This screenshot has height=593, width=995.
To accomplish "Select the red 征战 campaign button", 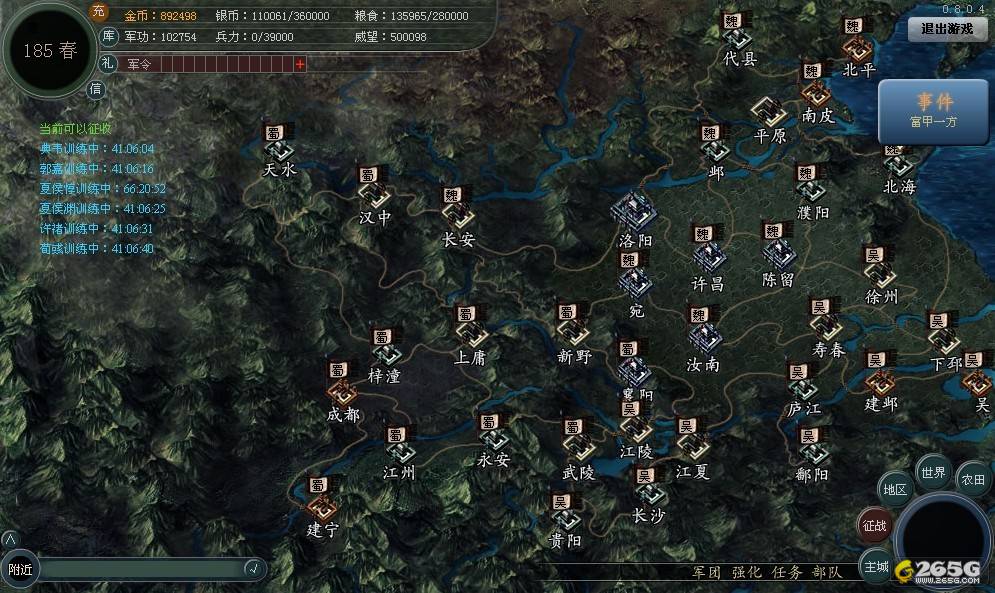I will (874, 525).
